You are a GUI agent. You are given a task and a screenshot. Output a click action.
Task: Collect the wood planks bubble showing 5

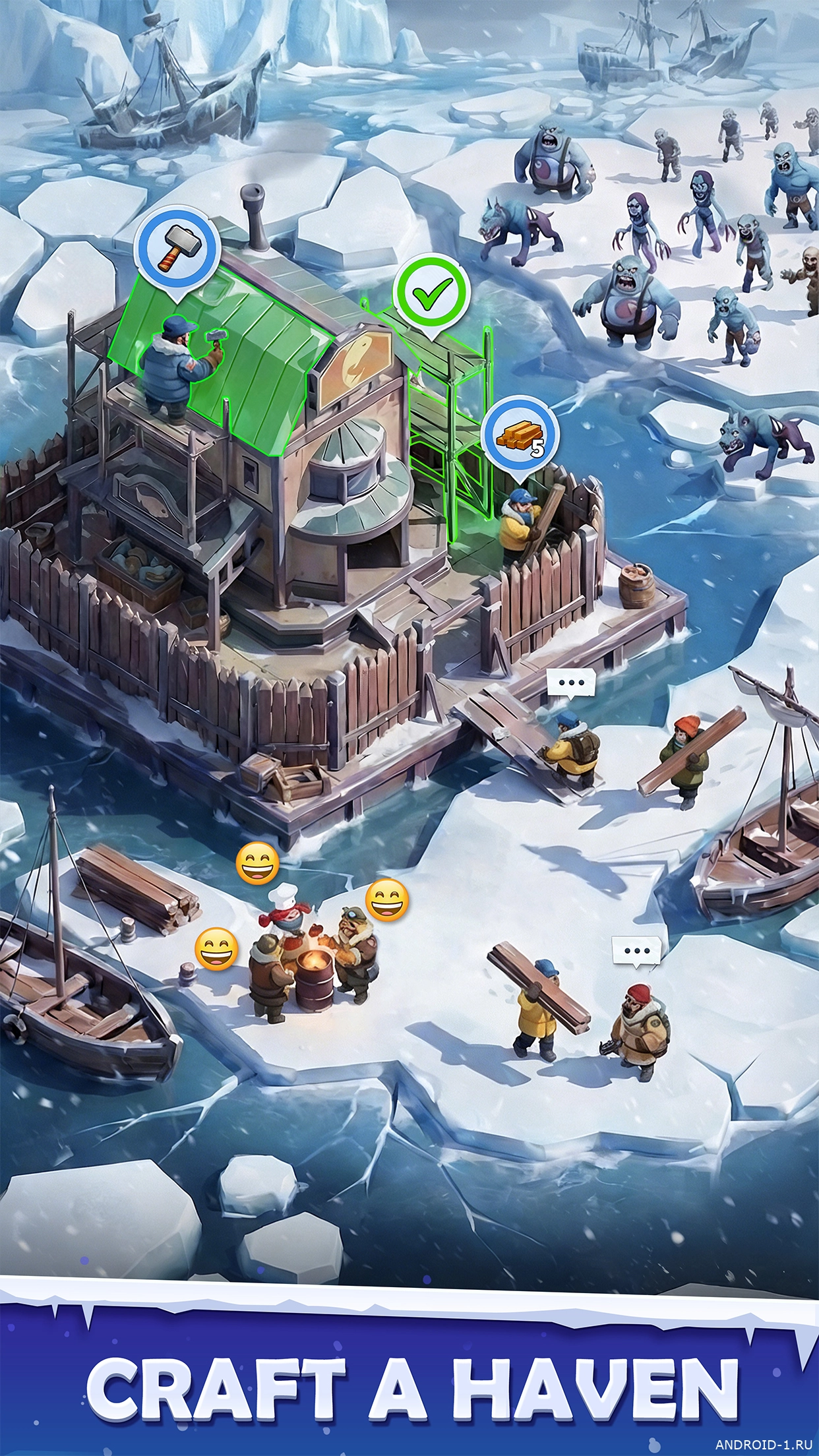(521, 435)
